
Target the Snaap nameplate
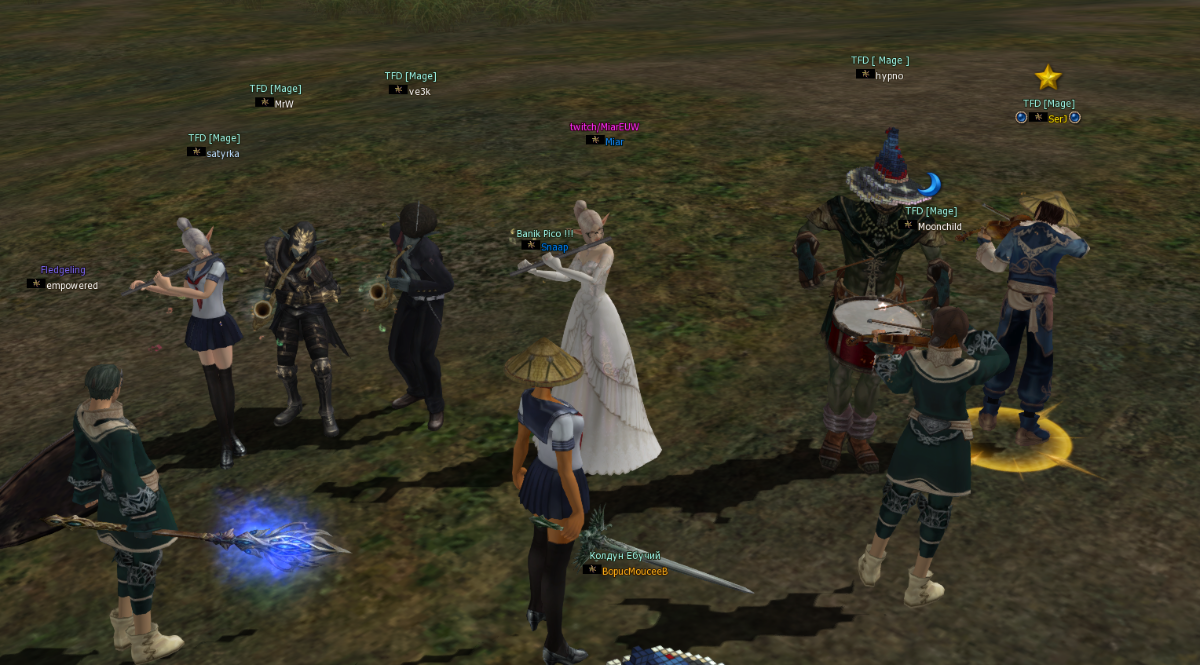[553, 246]
